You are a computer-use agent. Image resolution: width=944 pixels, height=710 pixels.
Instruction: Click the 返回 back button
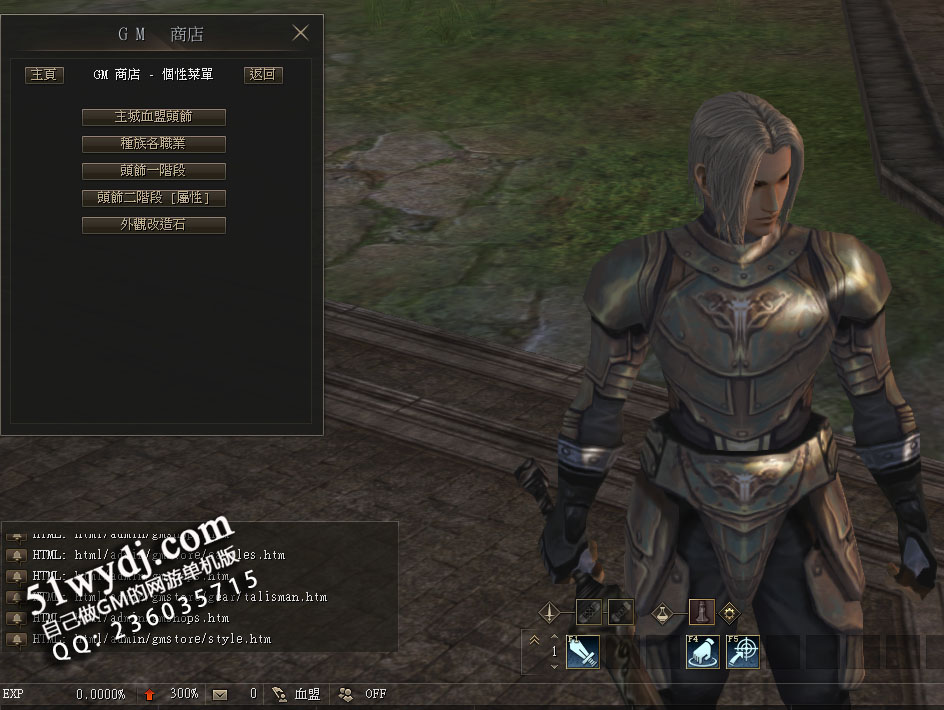point(263,75)
